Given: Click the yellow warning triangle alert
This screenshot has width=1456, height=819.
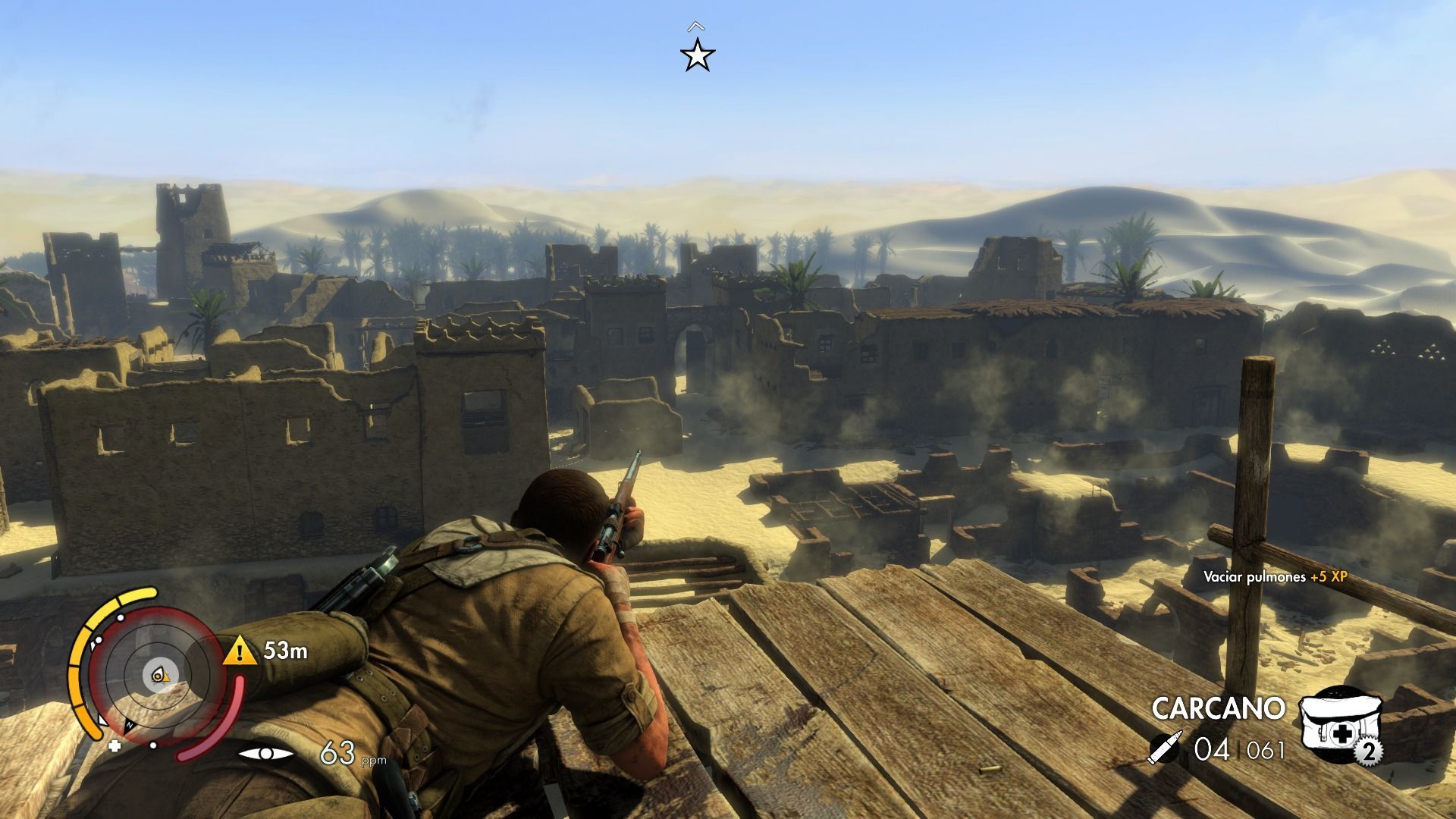Looking at the screenshot, I should point(240,651).
